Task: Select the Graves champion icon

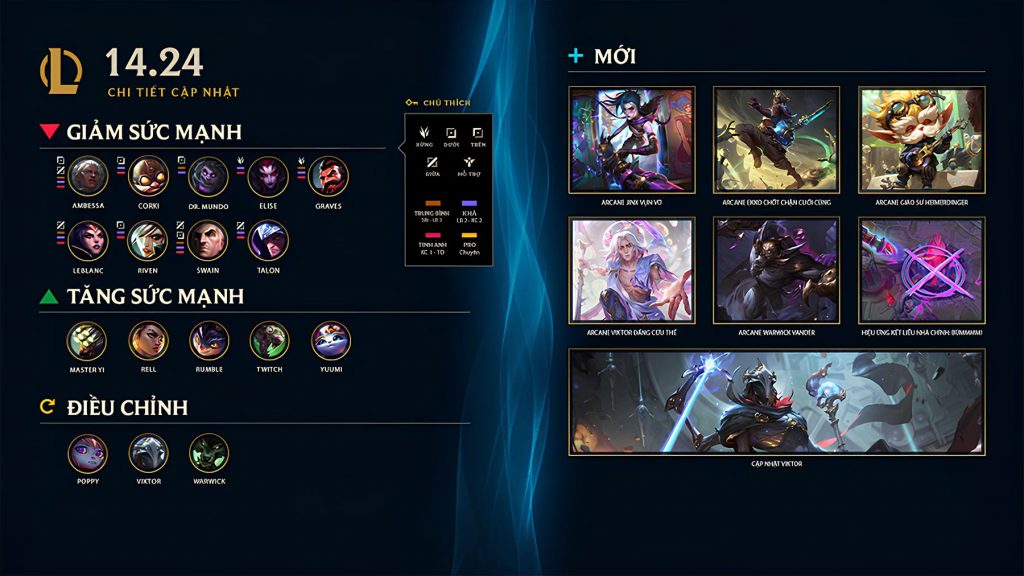Action: [328, 177]
